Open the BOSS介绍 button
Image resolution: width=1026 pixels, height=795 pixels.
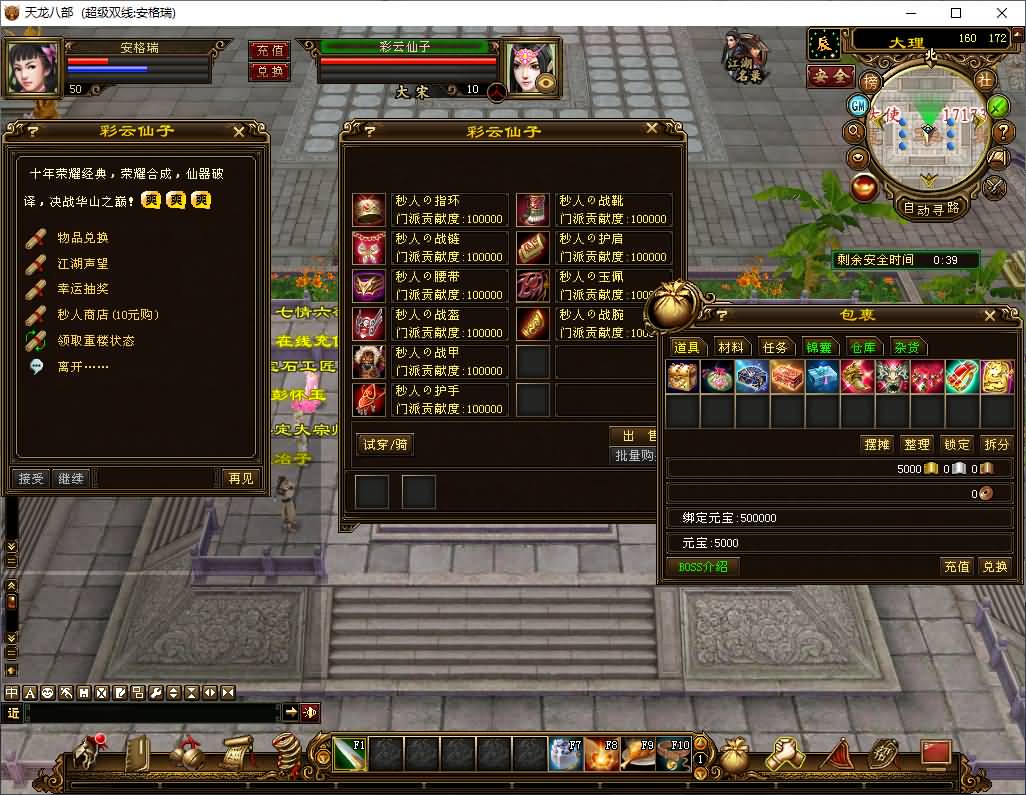[x=703, y=566]
